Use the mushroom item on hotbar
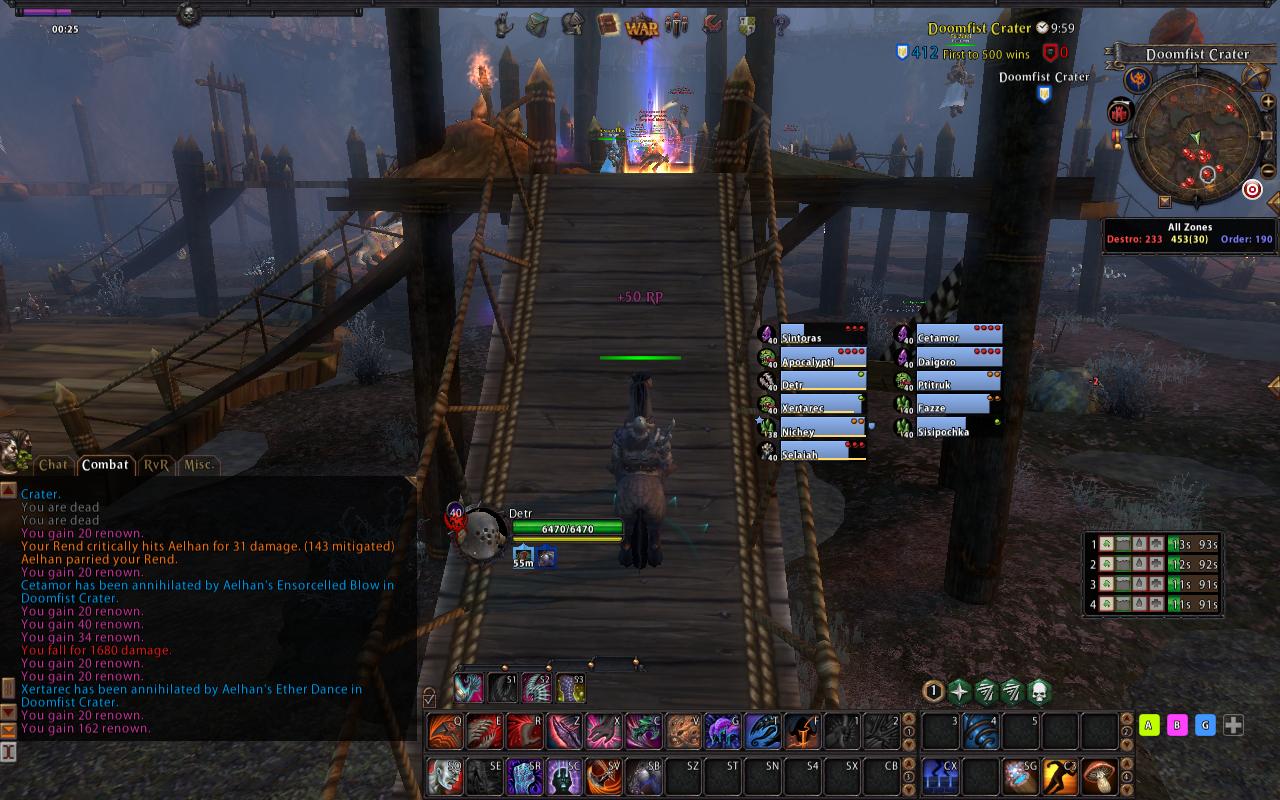Image resolution: width=1280 pixels, height=800 pixels. coord(1100,776)
